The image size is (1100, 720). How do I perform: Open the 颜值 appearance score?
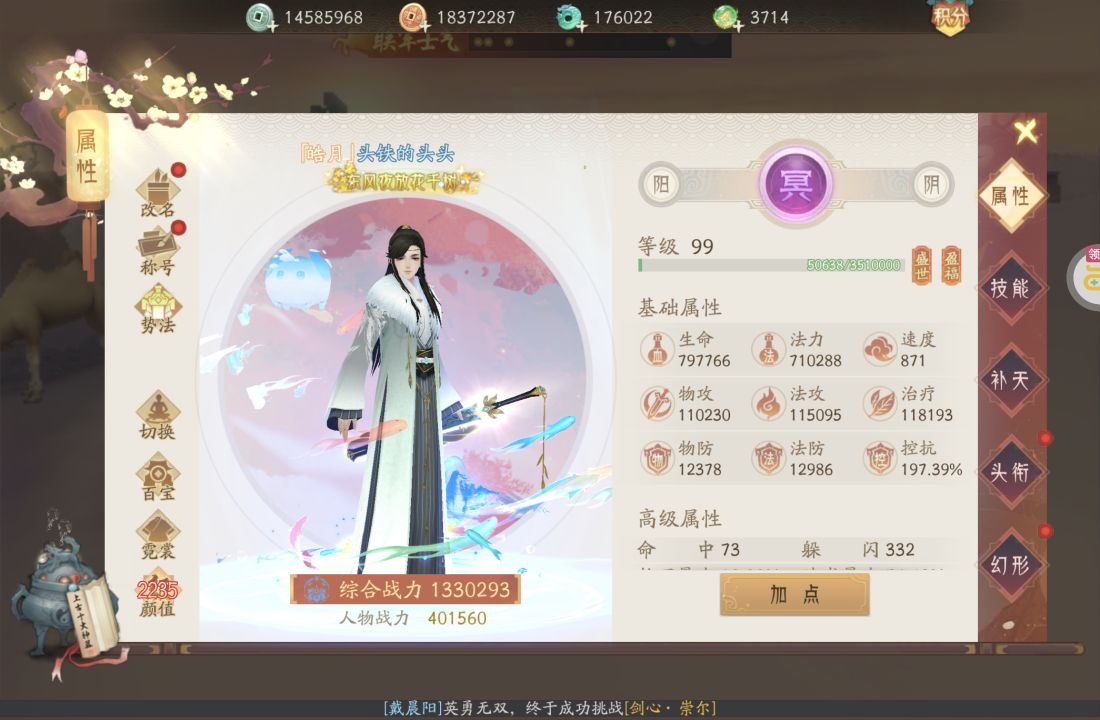157,596
